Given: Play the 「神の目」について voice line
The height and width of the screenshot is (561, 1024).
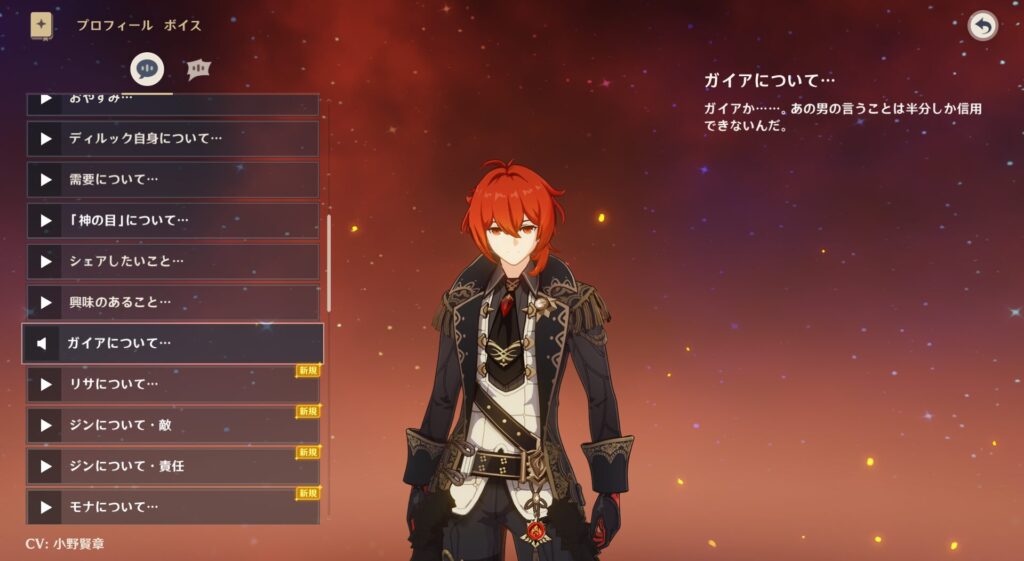Looking at the screenshot, I should [45, 220].
